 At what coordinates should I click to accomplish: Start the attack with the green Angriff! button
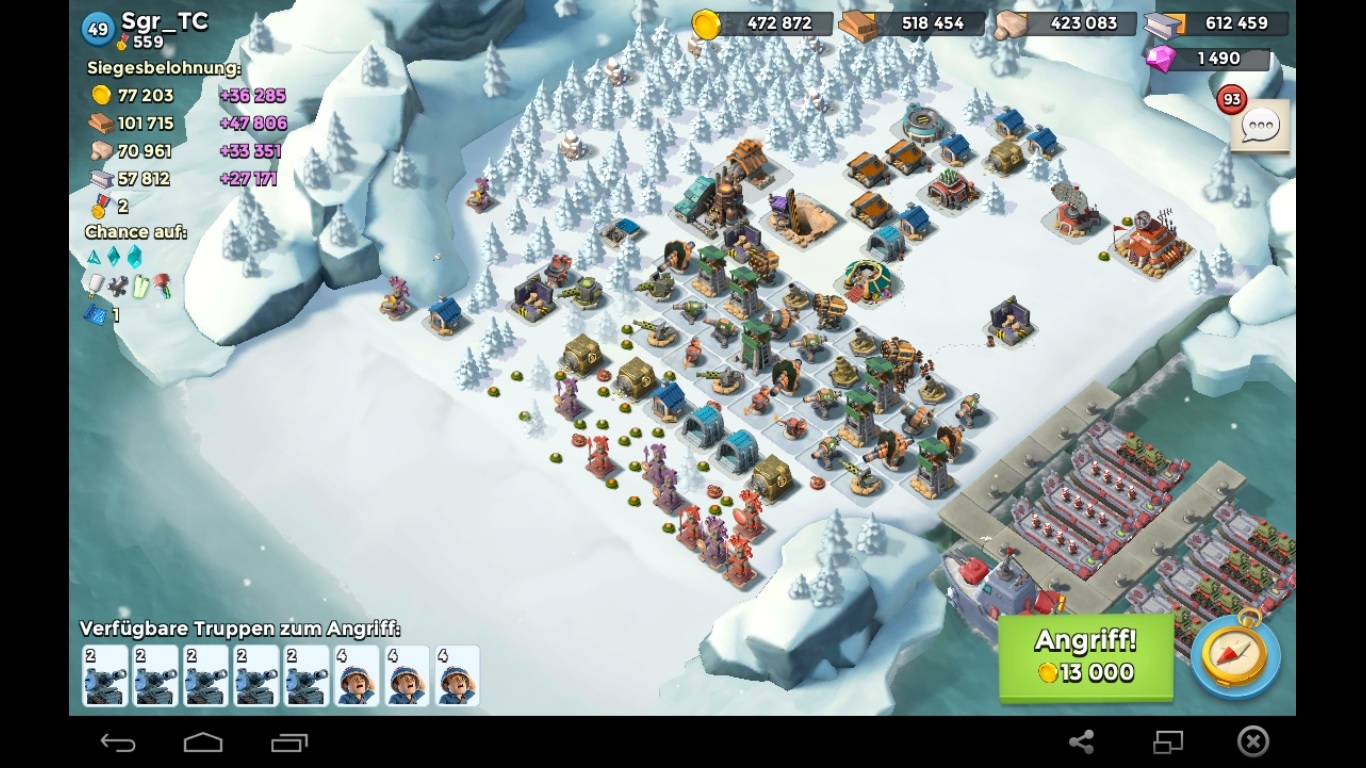1085,657
